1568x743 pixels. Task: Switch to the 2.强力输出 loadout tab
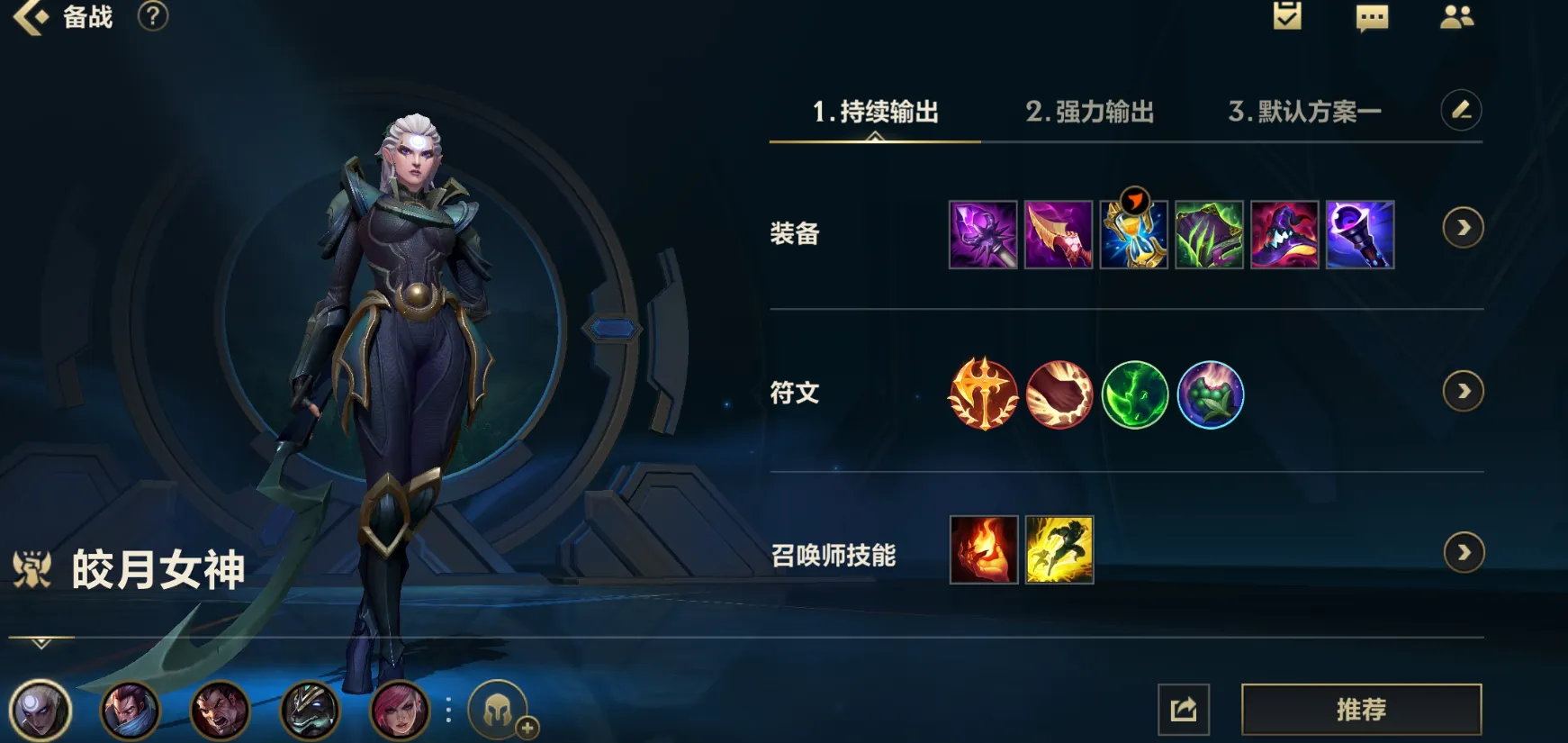tap(1089, 113)
